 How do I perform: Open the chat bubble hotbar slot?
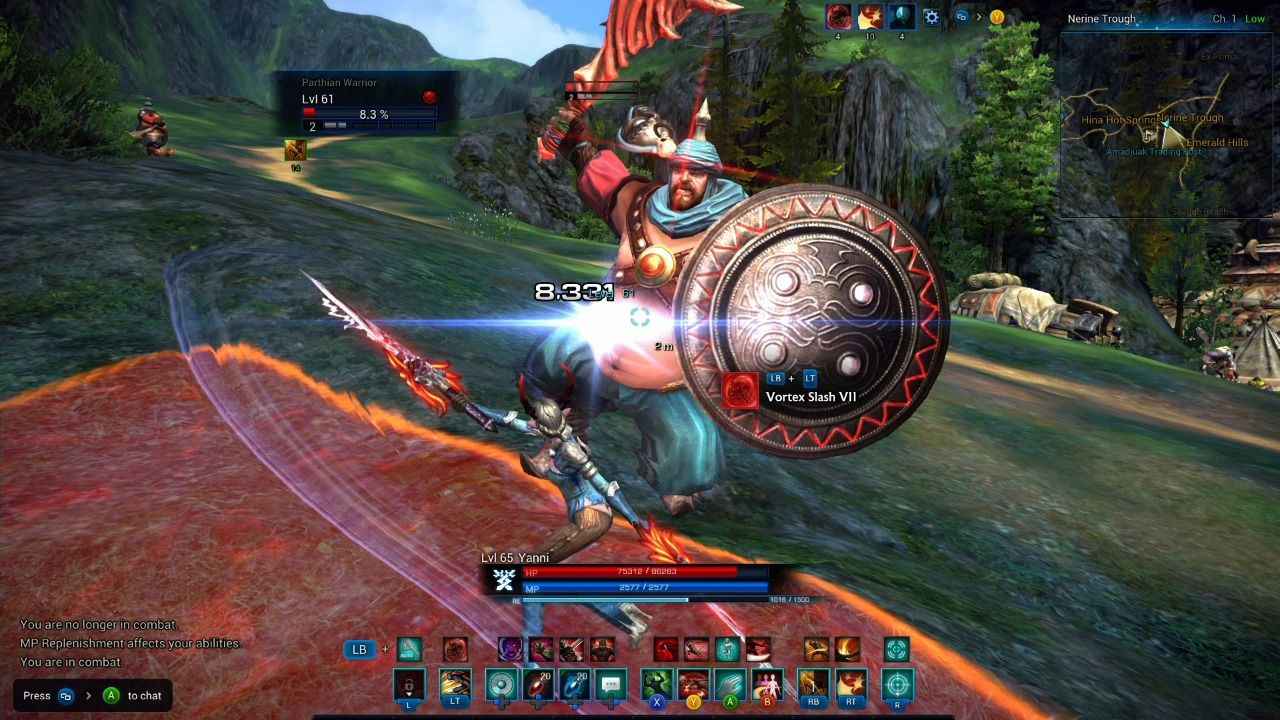click(611, 685)
